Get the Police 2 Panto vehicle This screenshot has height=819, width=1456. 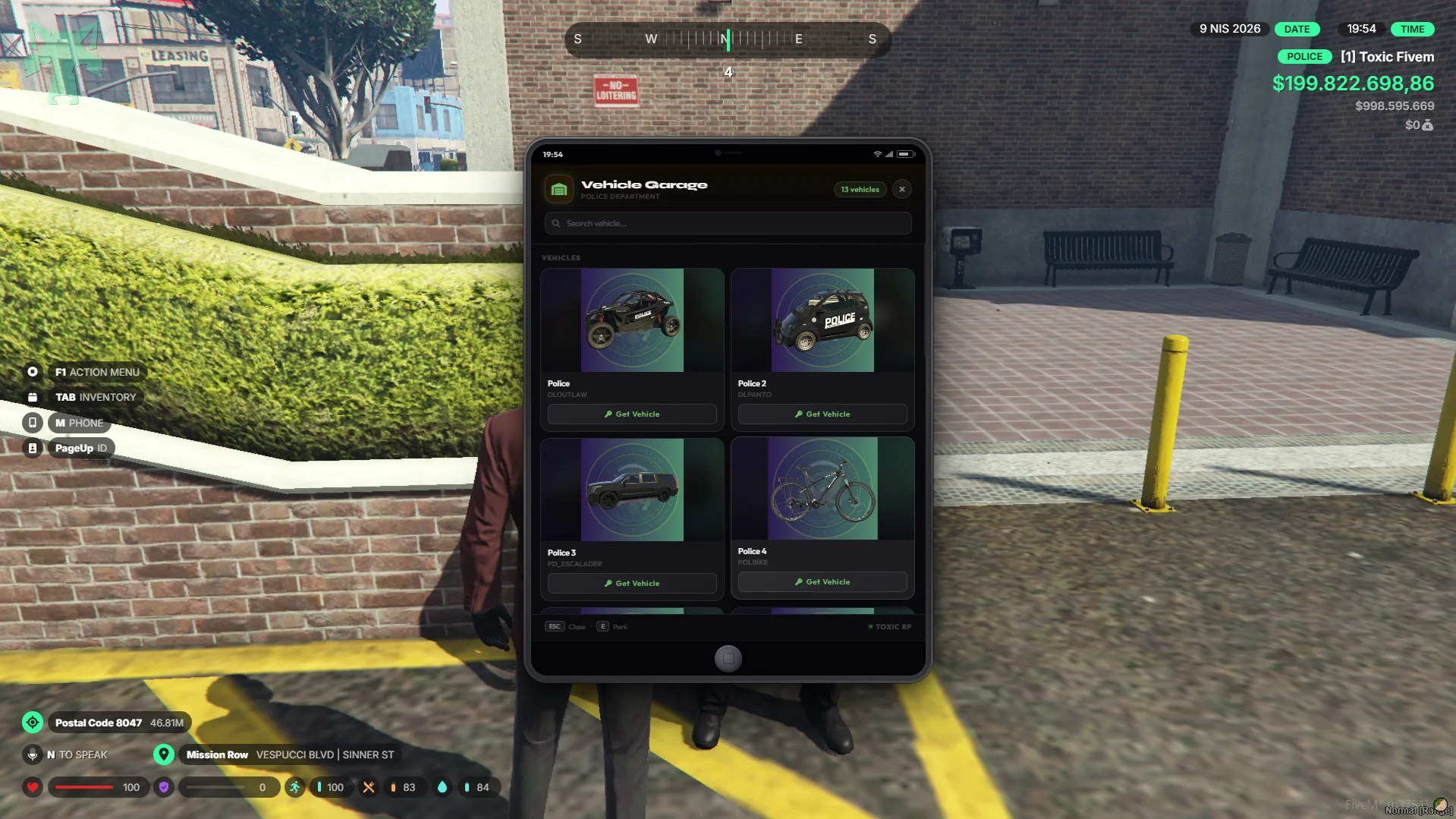822,414
